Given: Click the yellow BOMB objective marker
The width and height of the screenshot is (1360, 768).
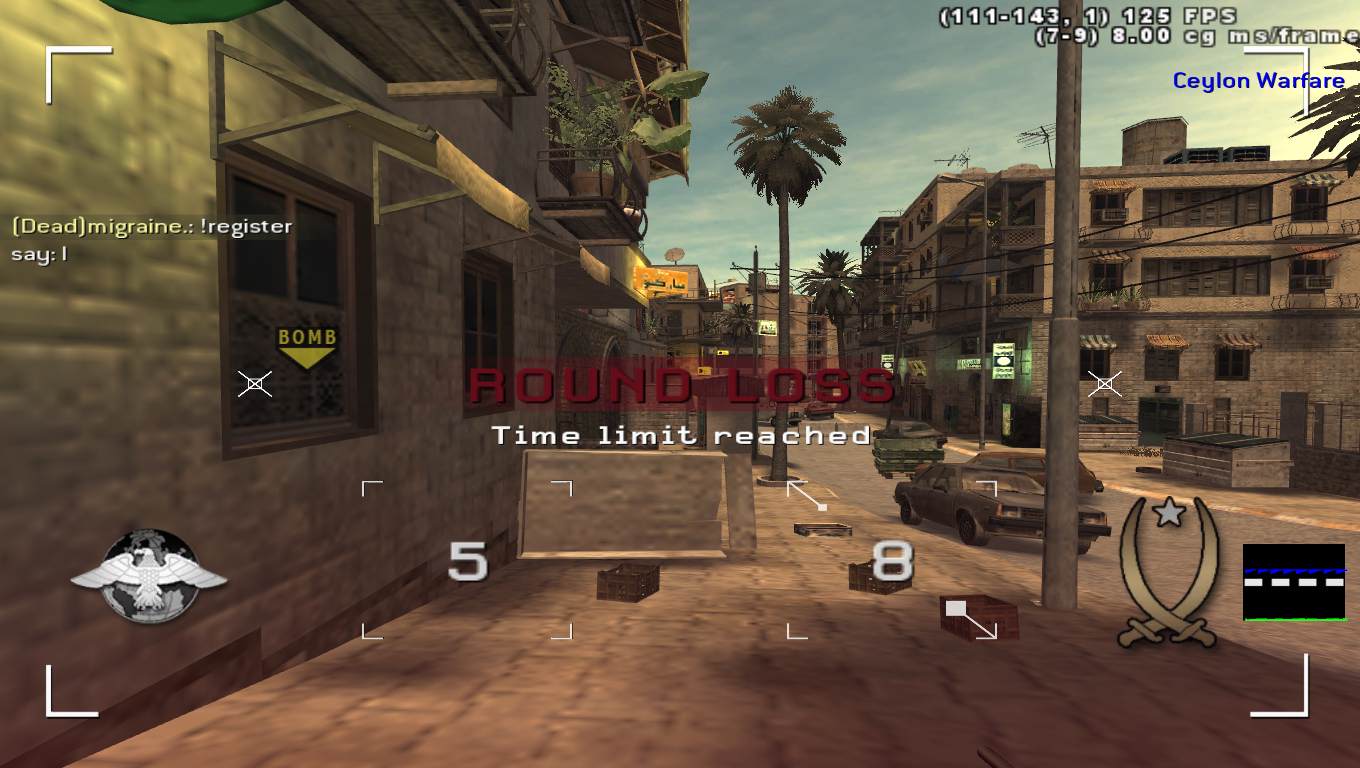Looking at the screenshot, I should pos(307,344).
